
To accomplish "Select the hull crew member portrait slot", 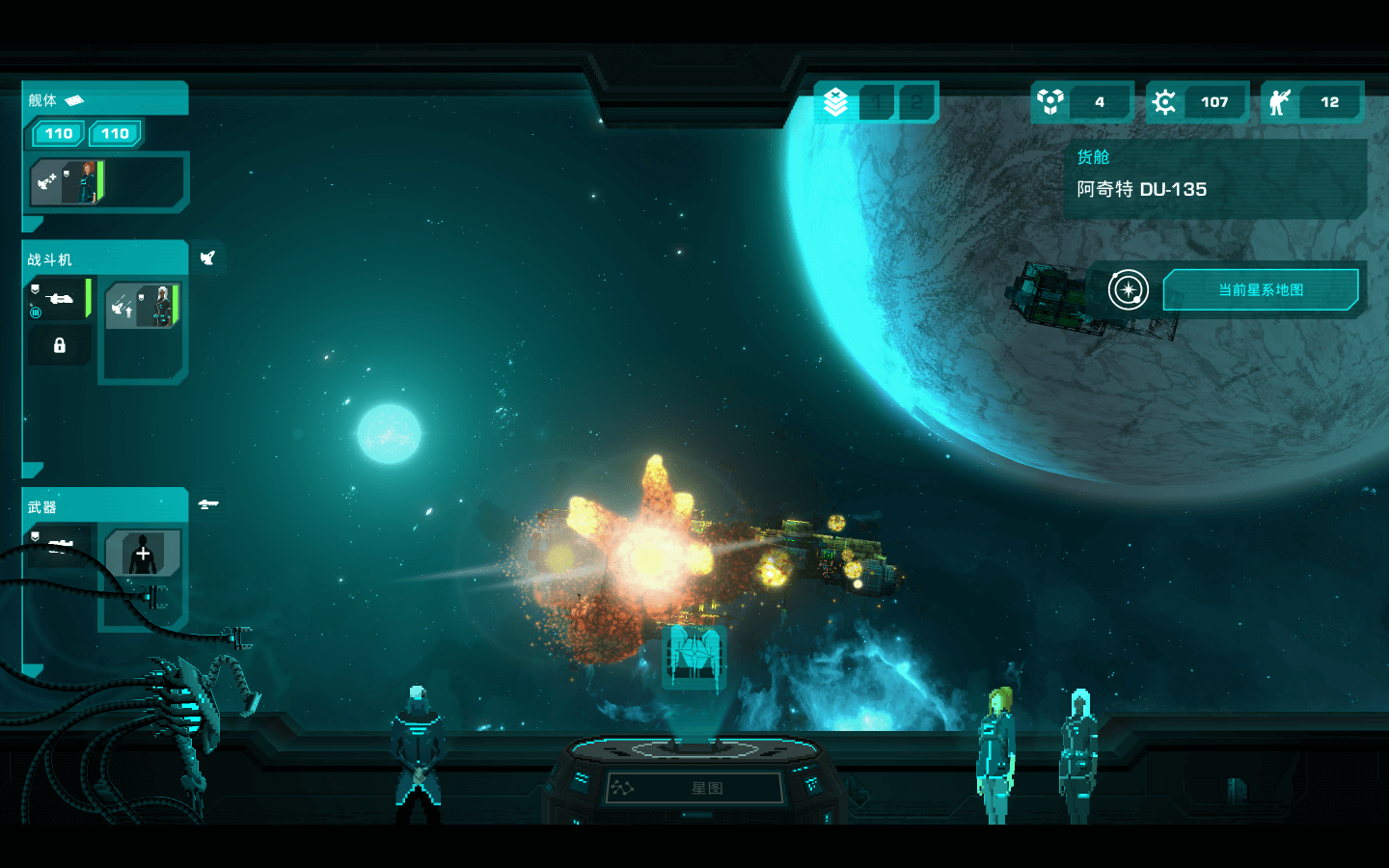I will [x=68, y=181].
